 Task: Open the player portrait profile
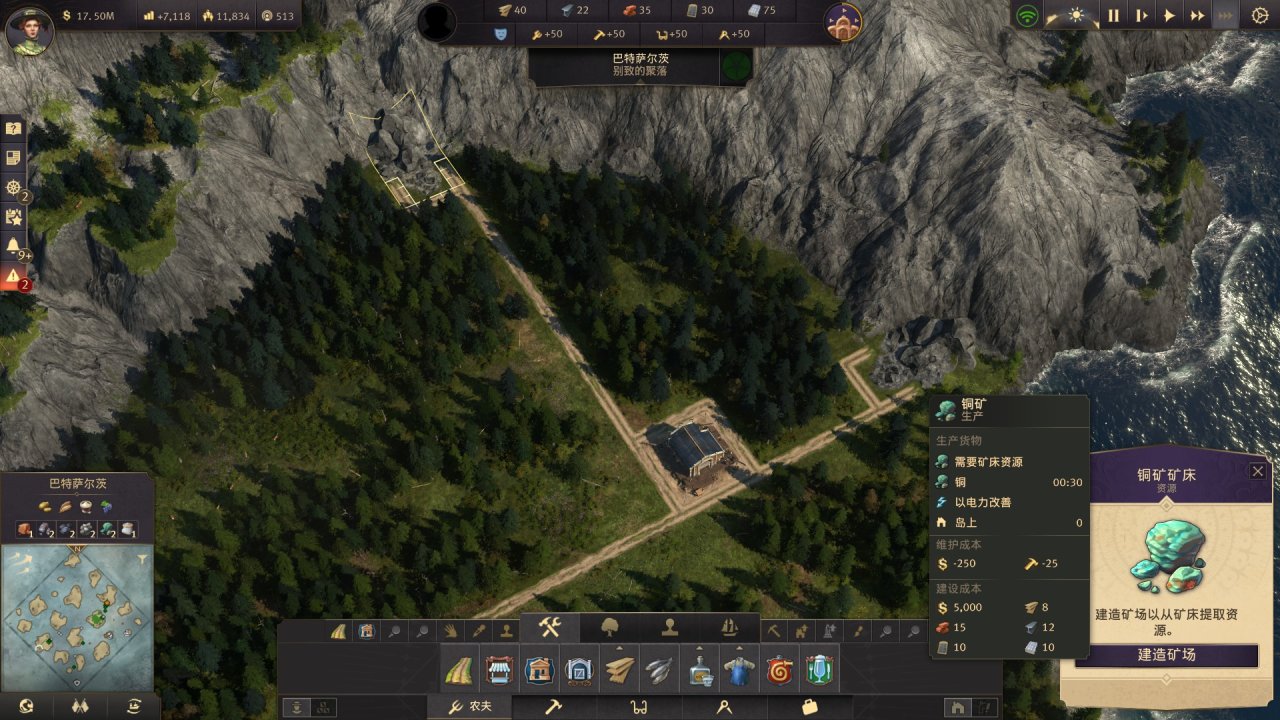29,29
